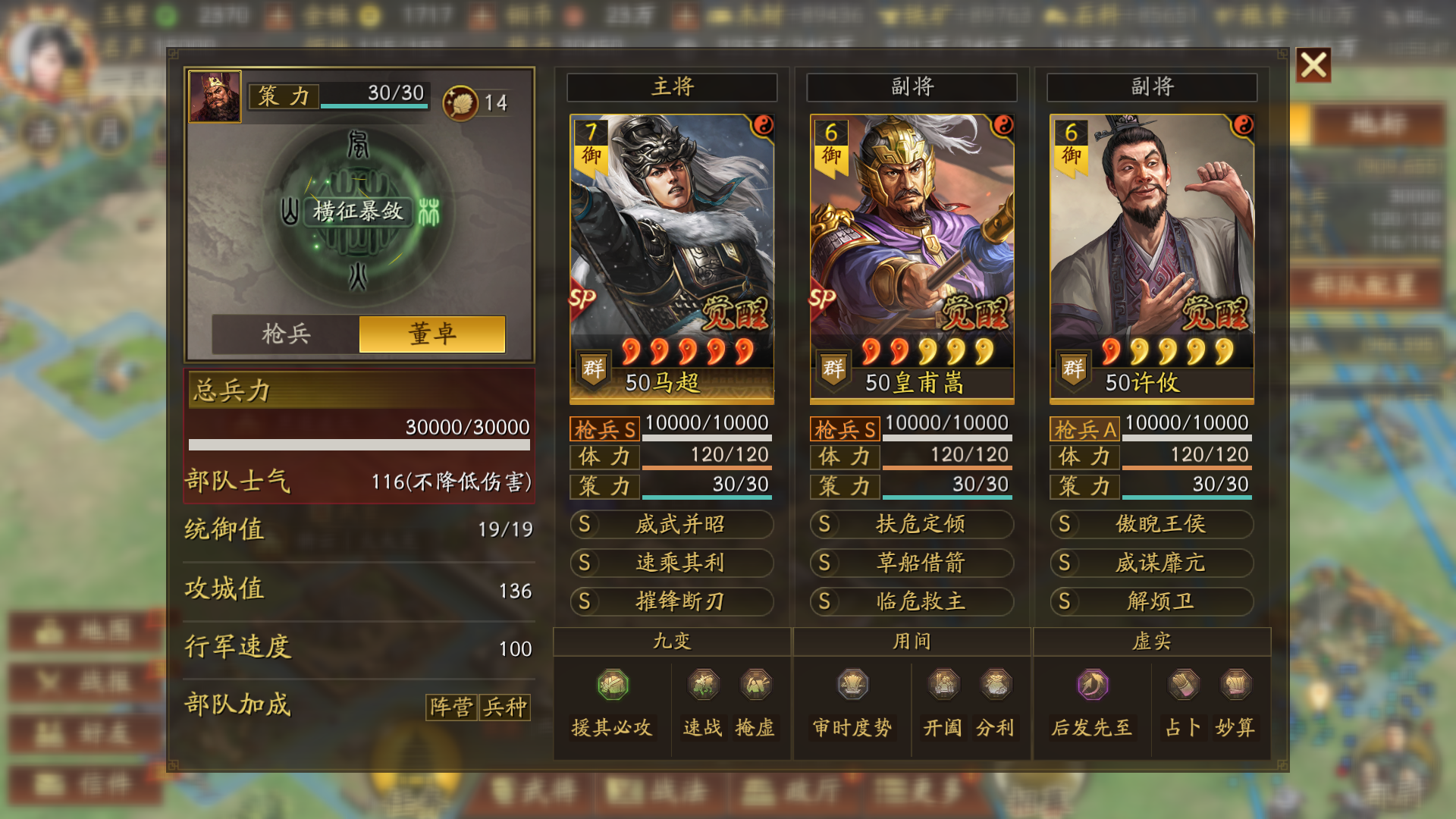1456x819 pixels.
Task: Select the 后发先至 tactic icon
Action: point(1092,685)
